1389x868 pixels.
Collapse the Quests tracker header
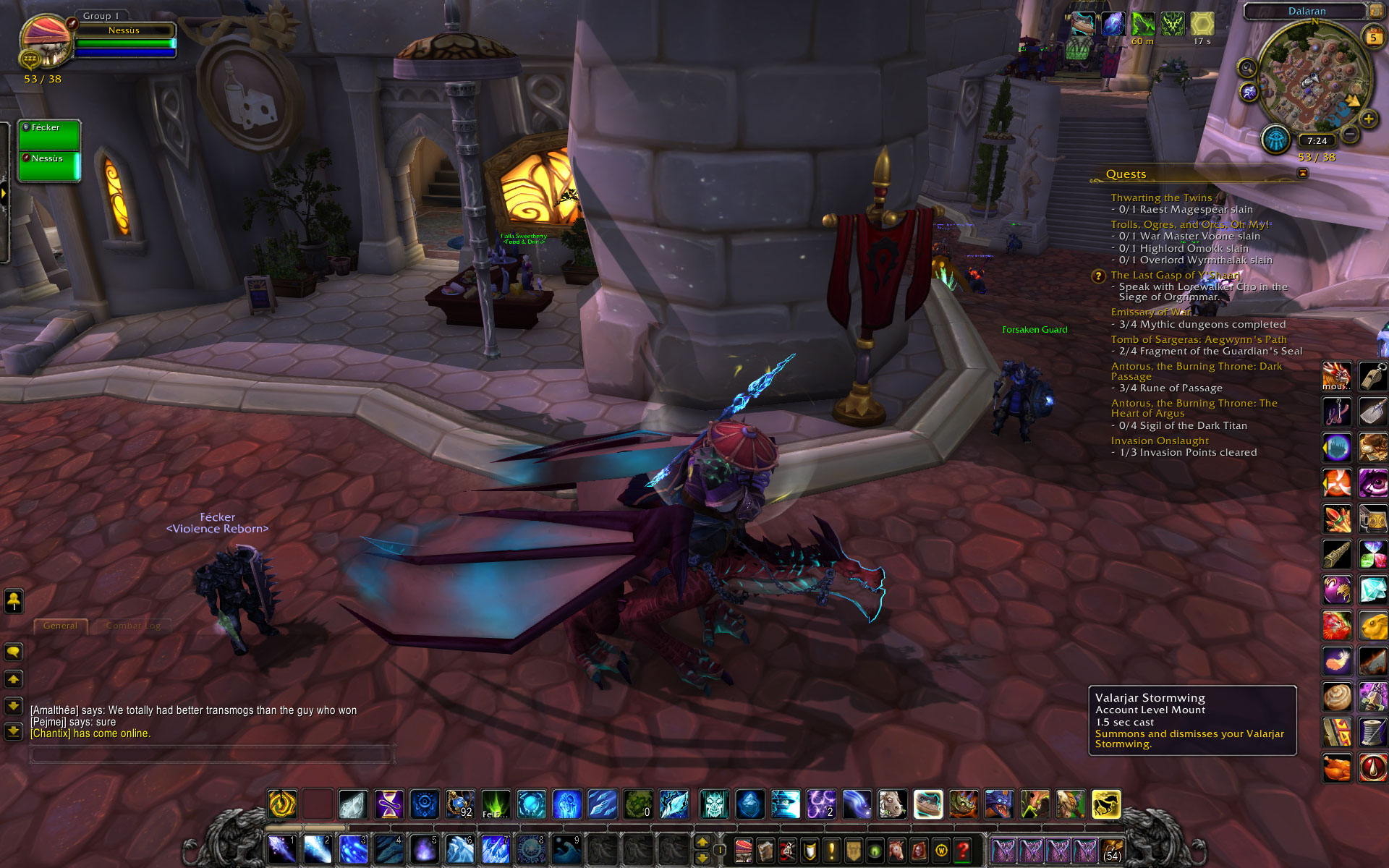coord(1303,174)
